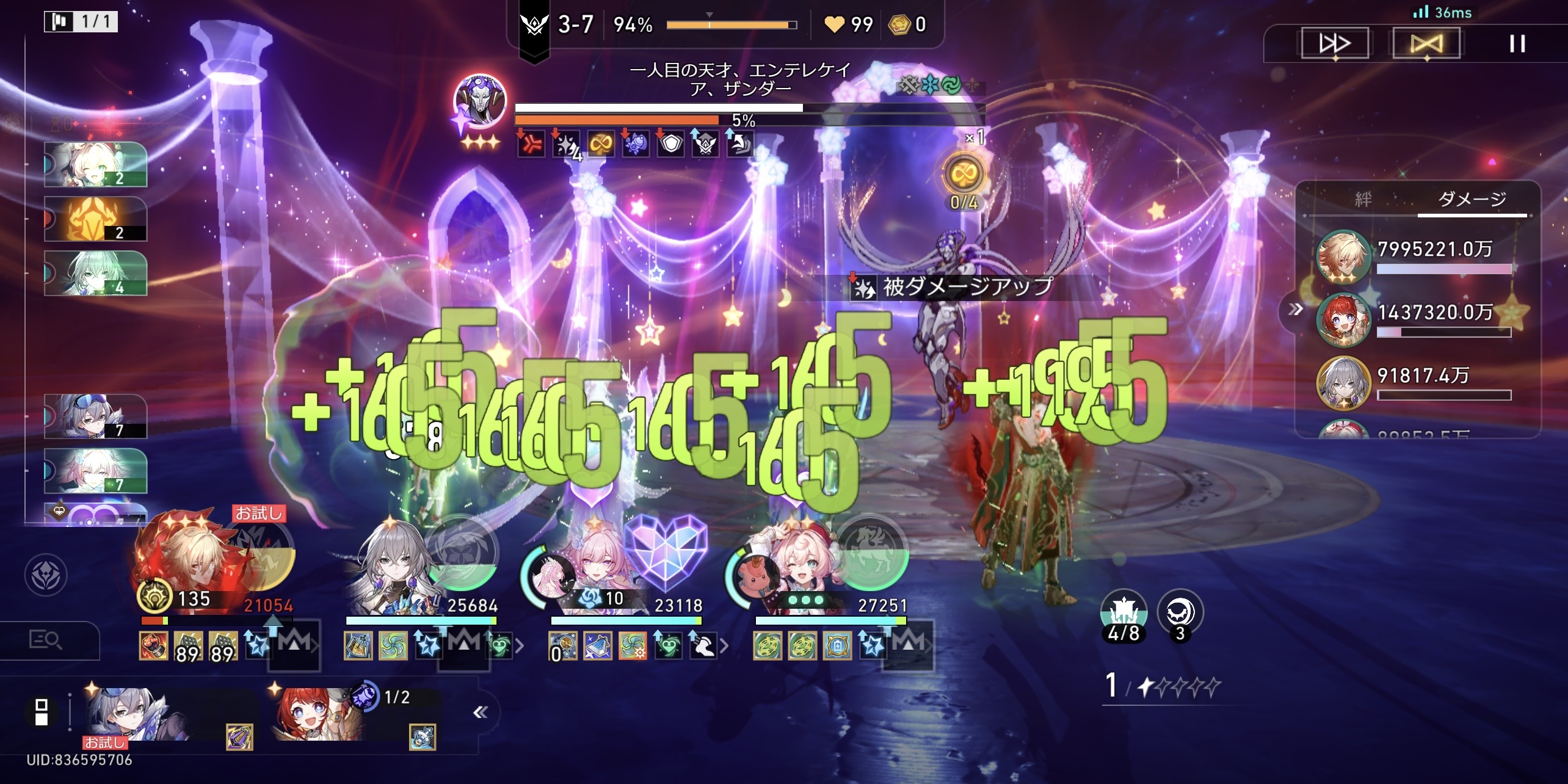Pause the battle
Image resolution: width=1568 pixels, height=784 pixels.
[1517, 43]
